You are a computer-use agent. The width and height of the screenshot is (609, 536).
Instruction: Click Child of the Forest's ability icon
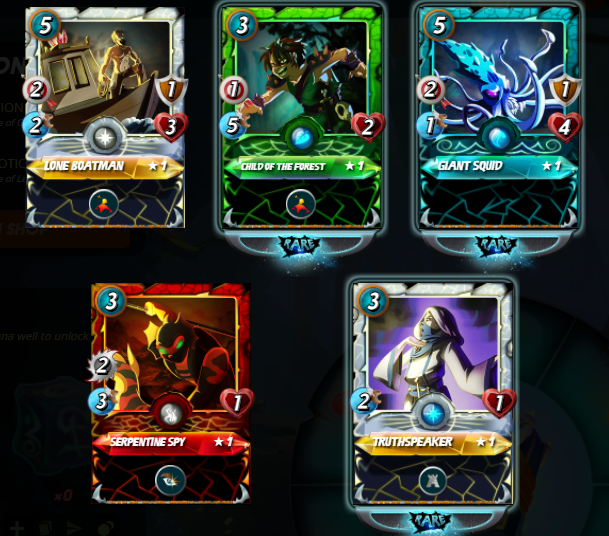[300, 205]
